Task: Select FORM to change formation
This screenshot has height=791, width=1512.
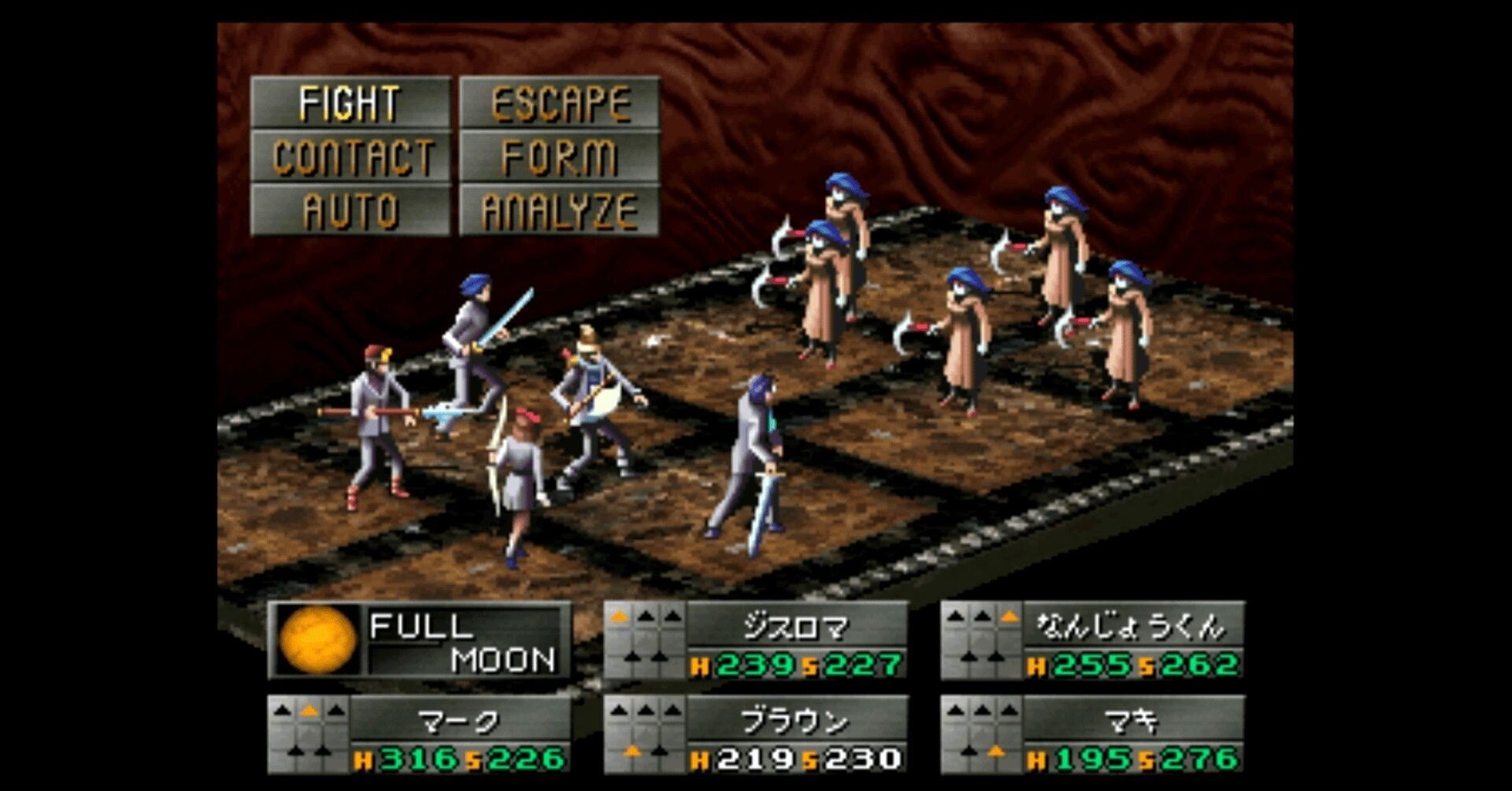Action: pos(559,157)
